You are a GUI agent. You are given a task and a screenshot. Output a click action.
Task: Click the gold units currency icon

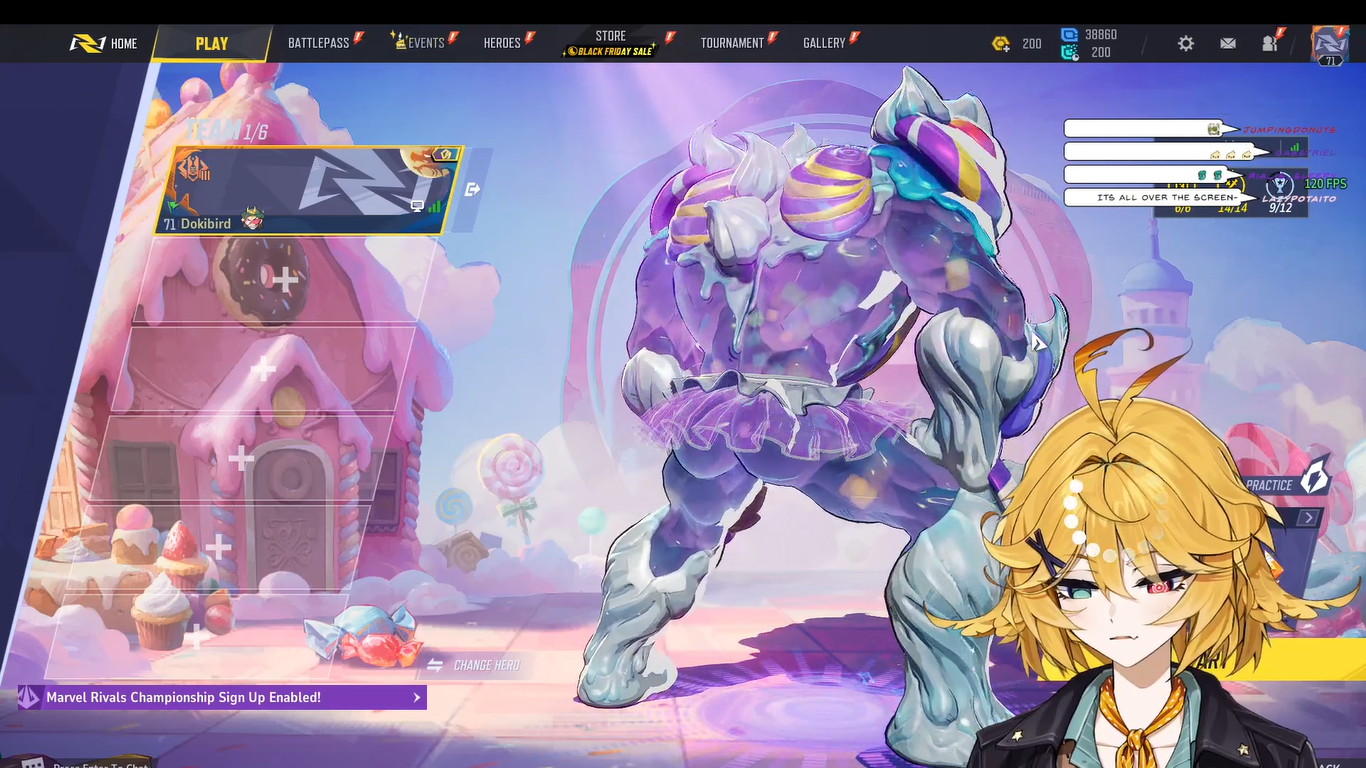[x=1001, y=44]
